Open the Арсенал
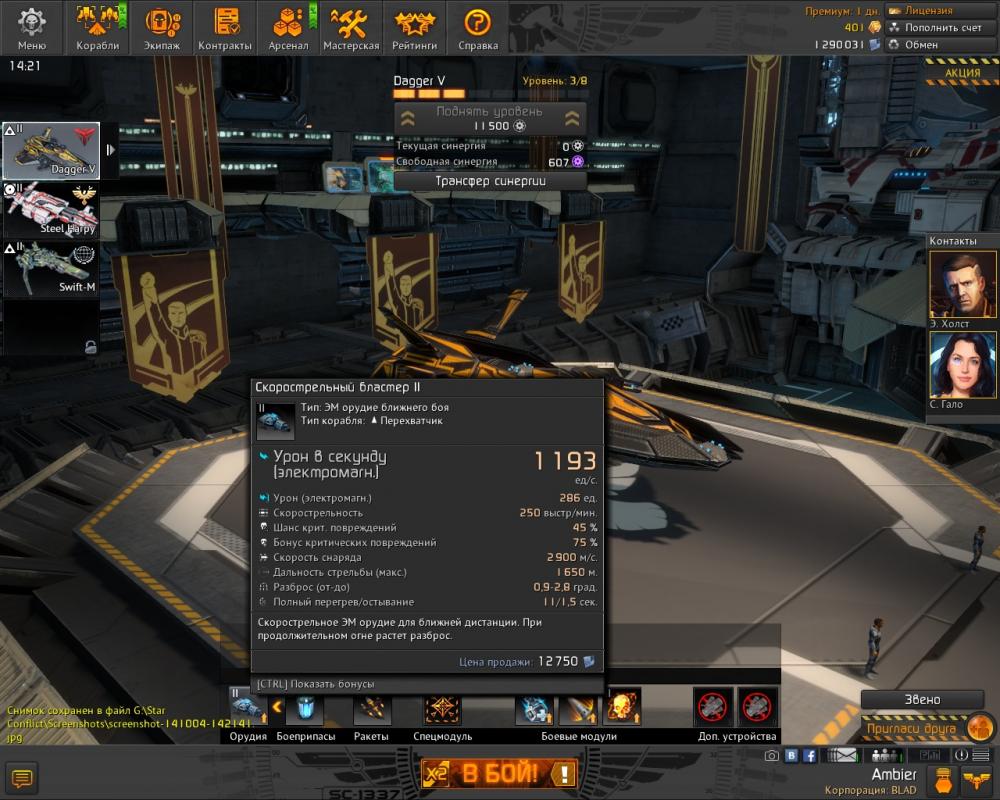This screenshot has height=800, width=1000. (x=288, y=27)
